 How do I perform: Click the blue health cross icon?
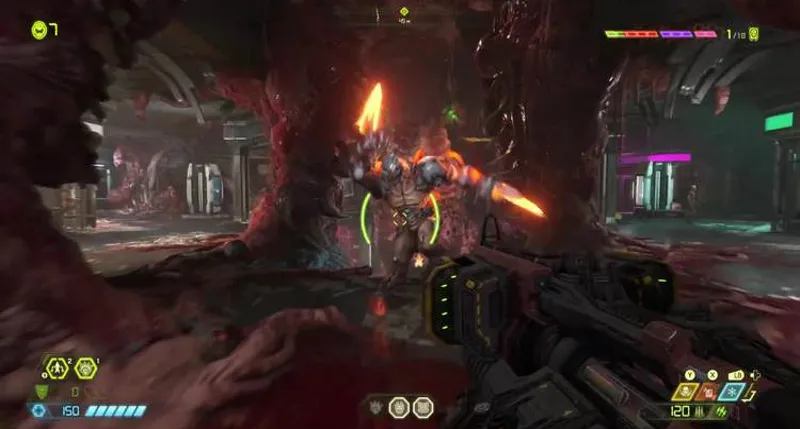tap(40, 410)
